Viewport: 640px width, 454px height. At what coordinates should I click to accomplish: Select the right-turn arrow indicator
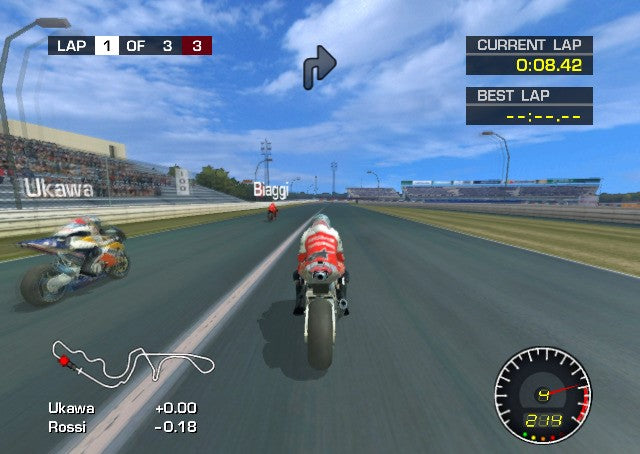(x=319, y=65)
